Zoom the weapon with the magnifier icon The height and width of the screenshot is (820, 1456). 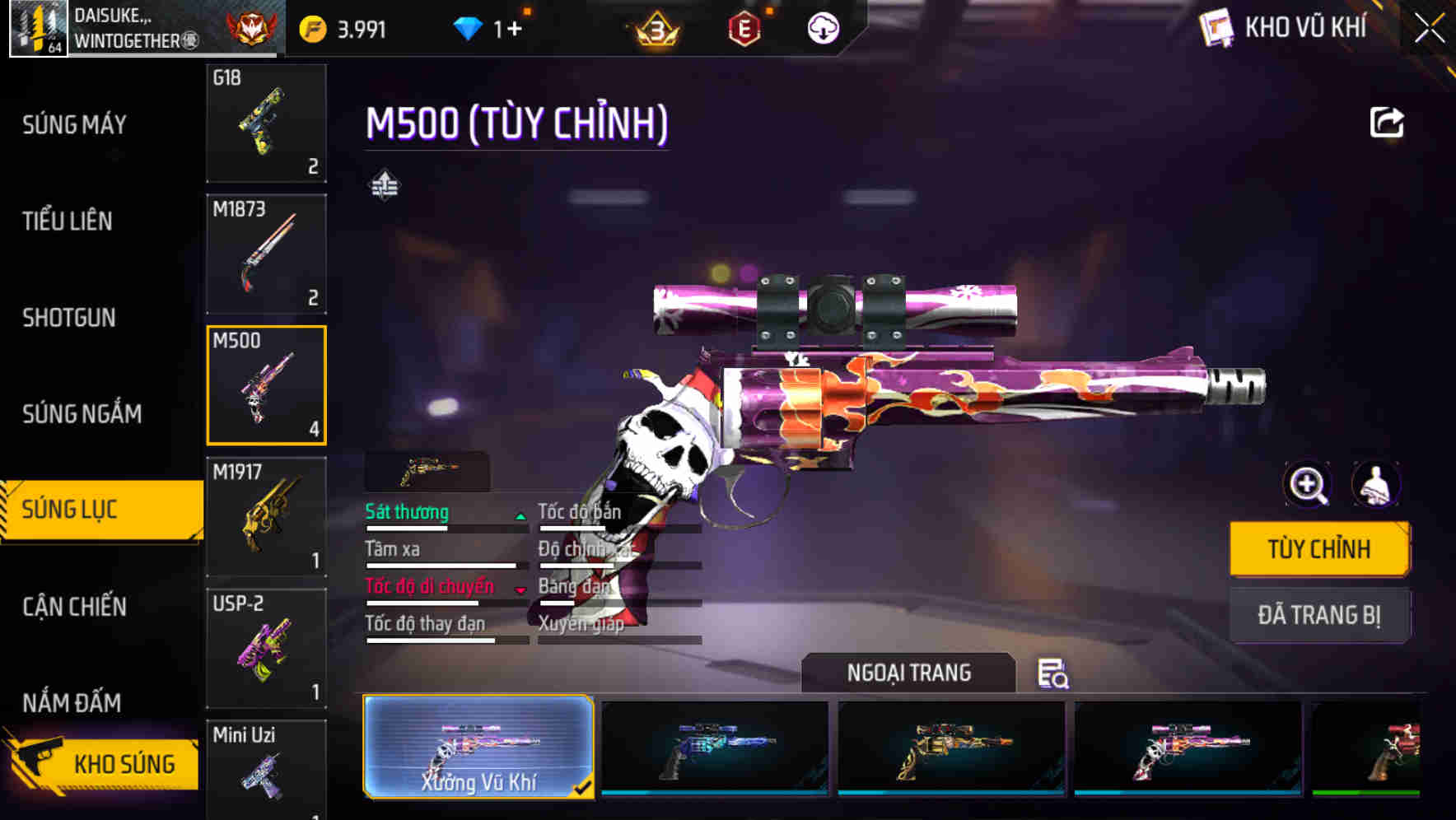click(x=1306, y=485)
